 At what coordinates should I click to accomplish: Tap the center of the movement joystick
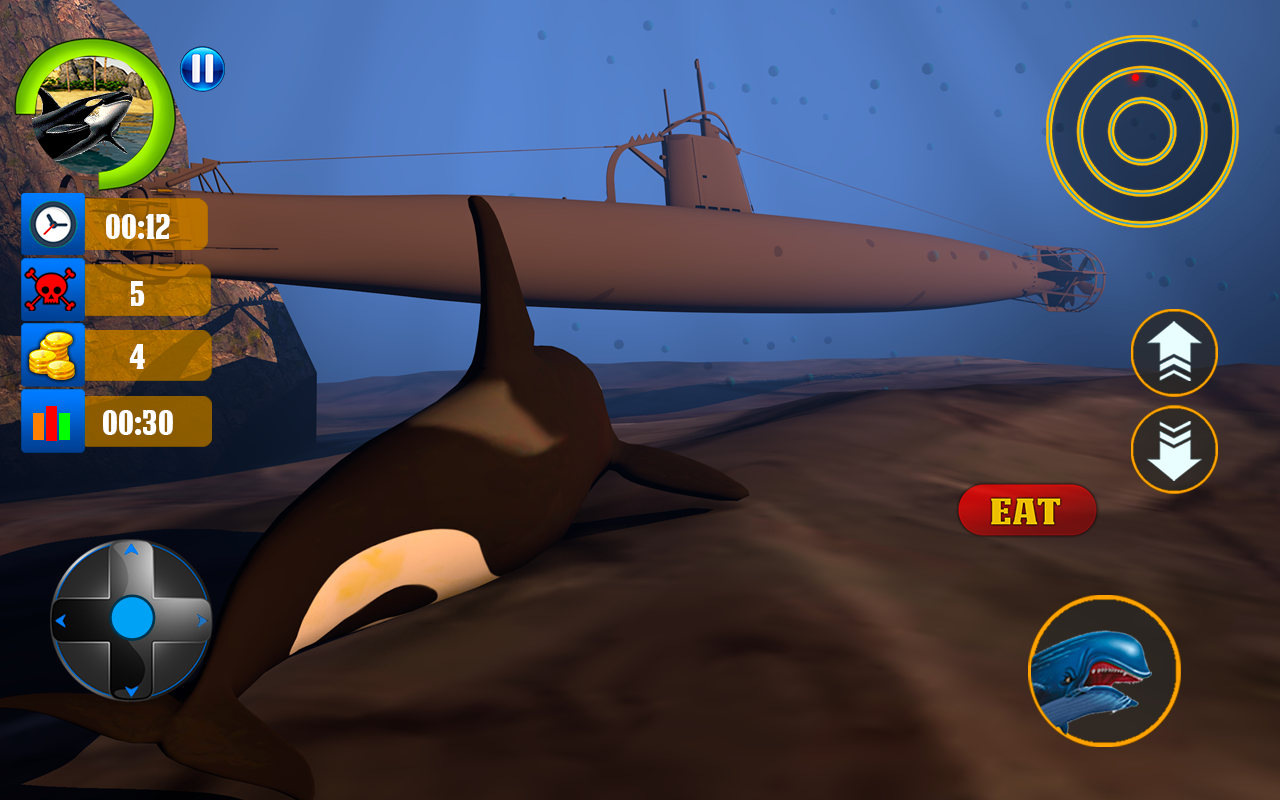[130, 618]
